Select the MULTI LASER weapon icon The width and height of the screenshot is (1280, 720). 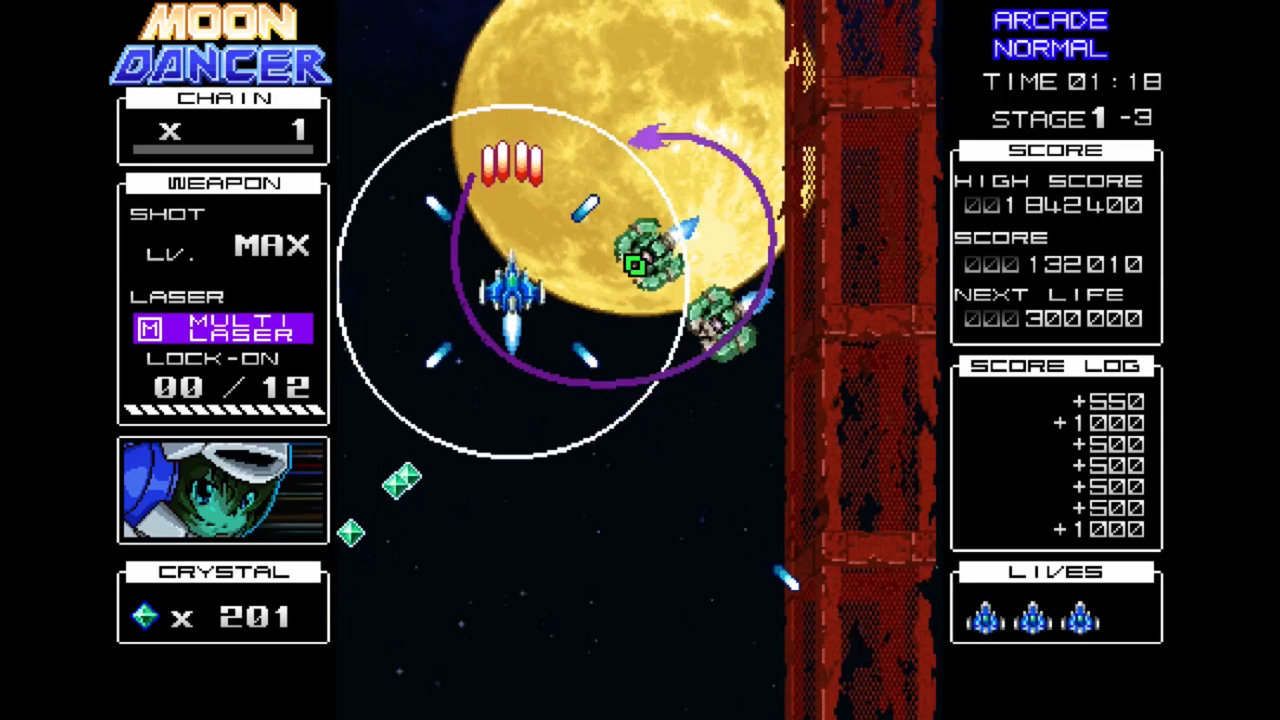222,328
